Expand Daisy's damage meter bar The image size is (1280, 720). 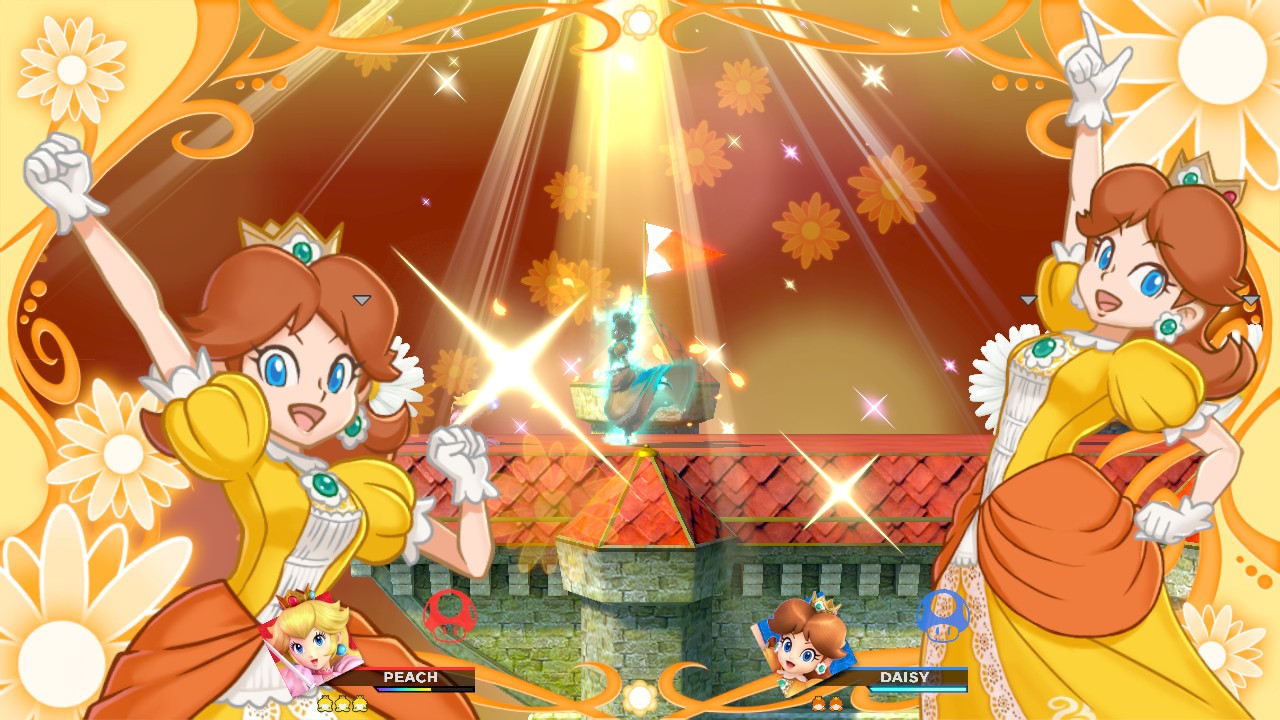pos(916,689)
